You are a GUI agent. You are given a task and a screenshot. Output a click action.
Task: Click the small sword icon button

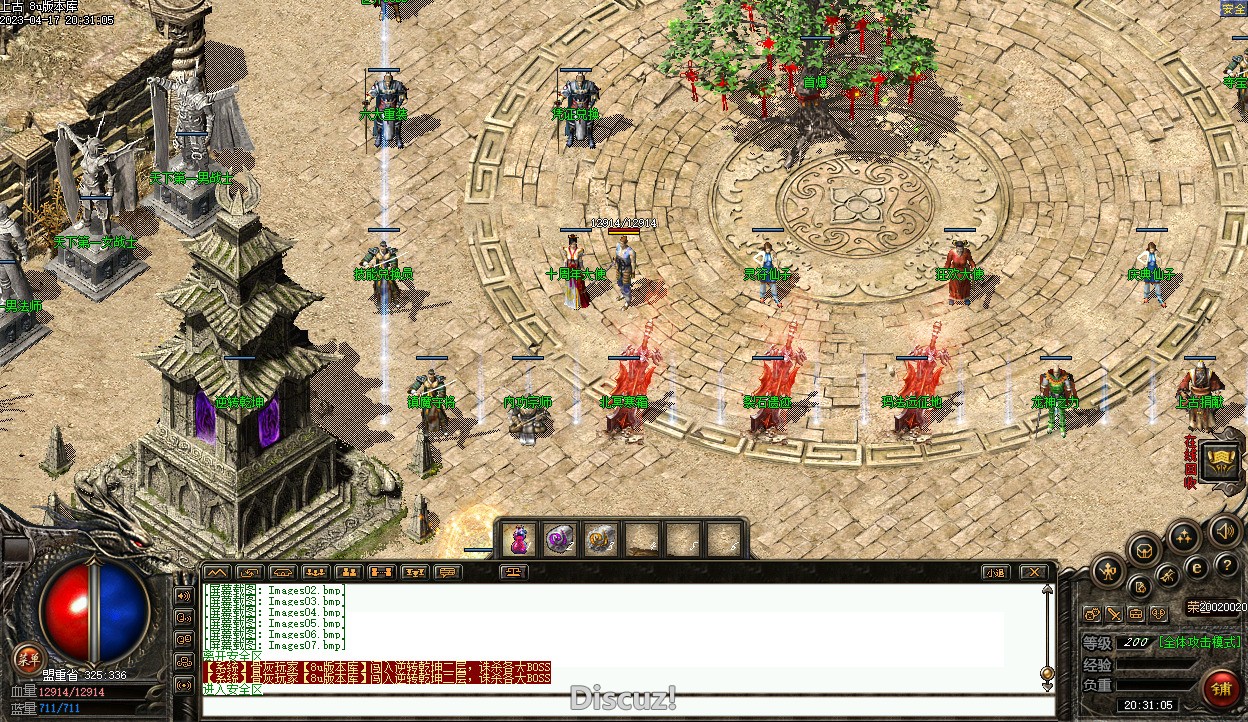click(1114, 613)
